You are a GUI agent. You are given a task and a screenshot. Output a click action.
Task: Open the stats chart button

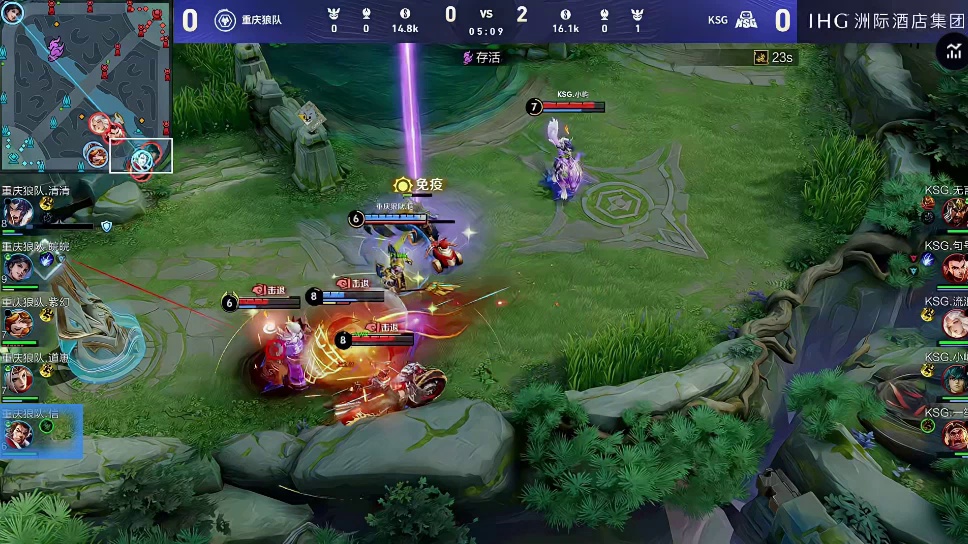click(950, 52)
